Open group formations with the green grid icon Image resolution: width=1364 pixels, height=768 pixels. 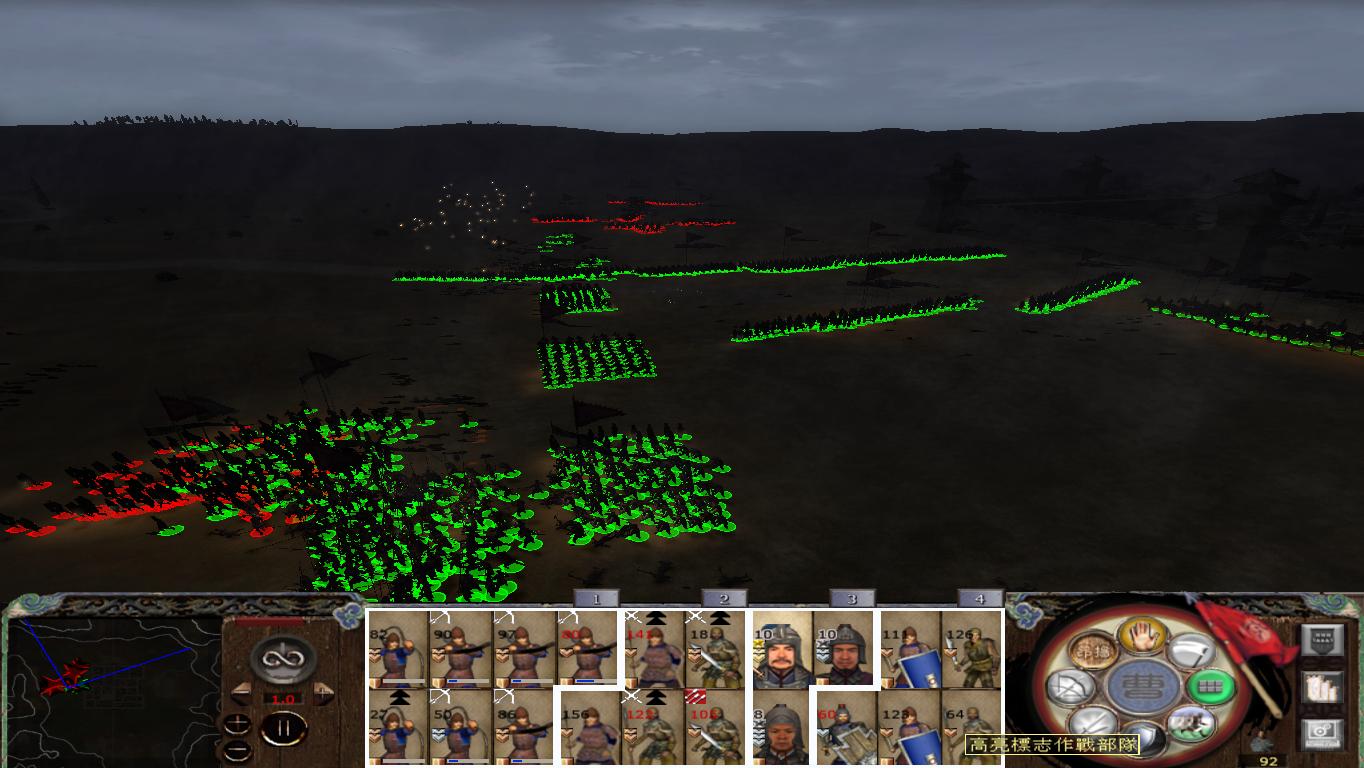tap(1210, 689)
